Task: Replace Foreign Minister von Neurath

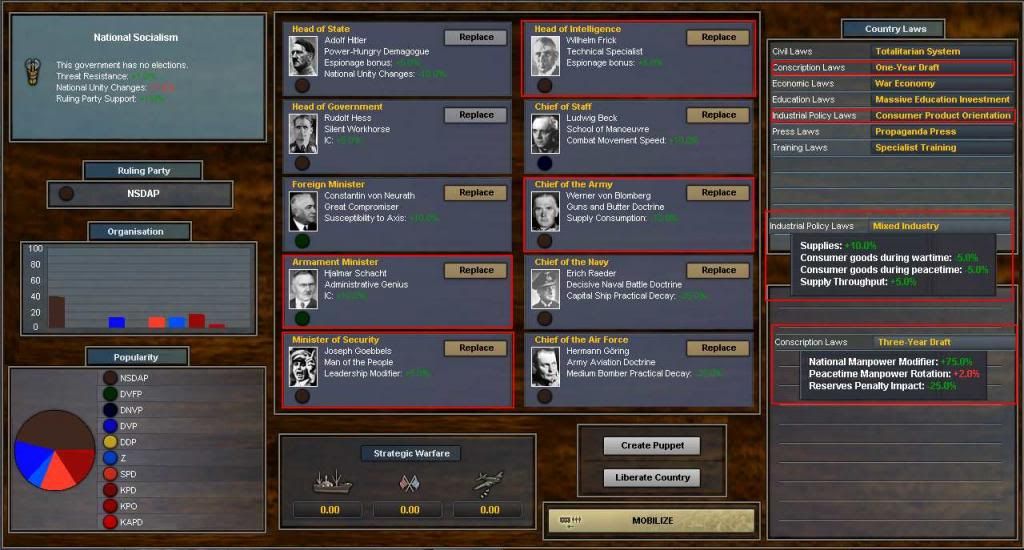Action: coord(476,193)
